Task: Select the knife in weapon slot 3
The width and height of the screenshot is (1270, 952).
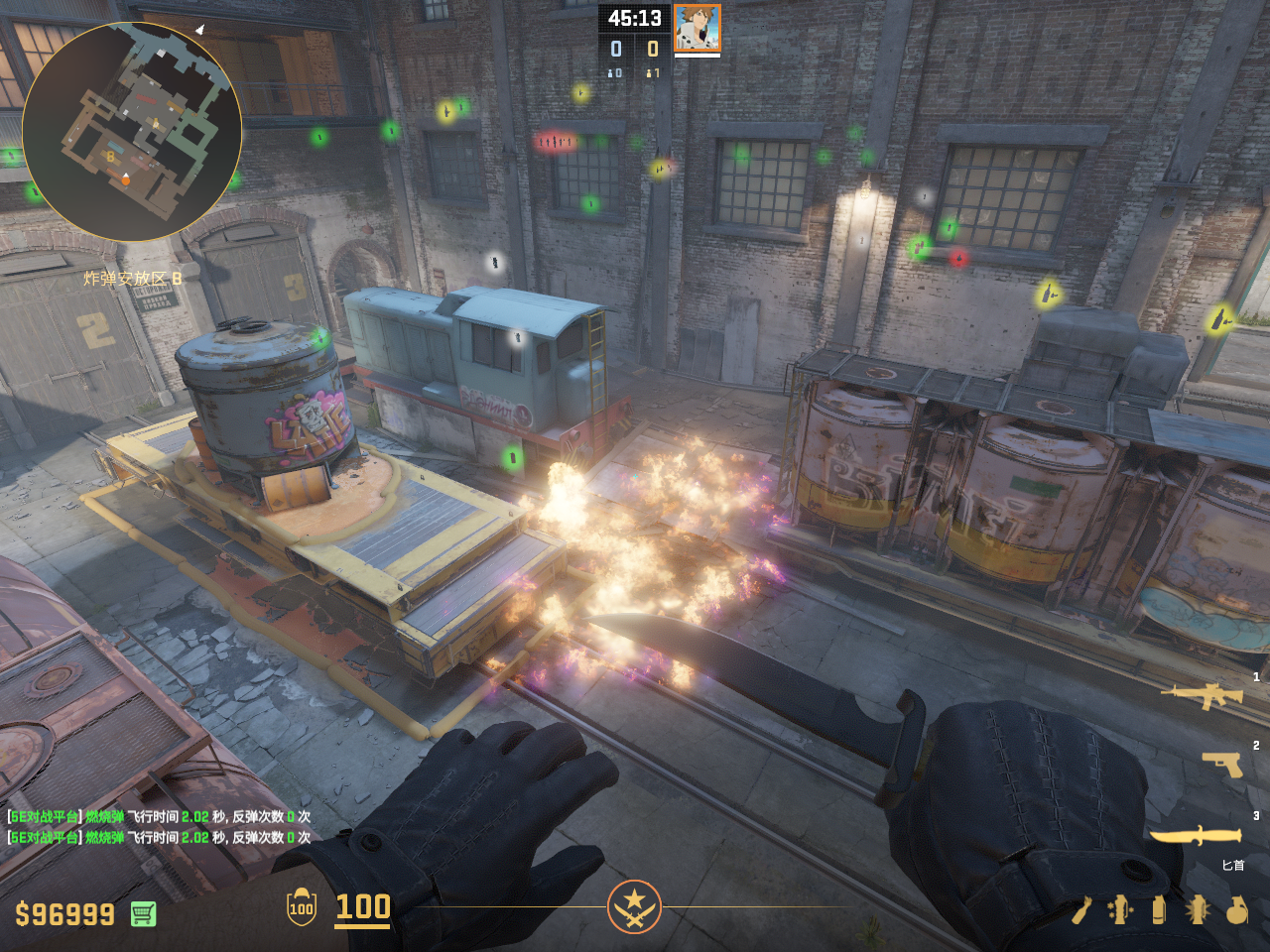Action: (x=1196, y=836)
